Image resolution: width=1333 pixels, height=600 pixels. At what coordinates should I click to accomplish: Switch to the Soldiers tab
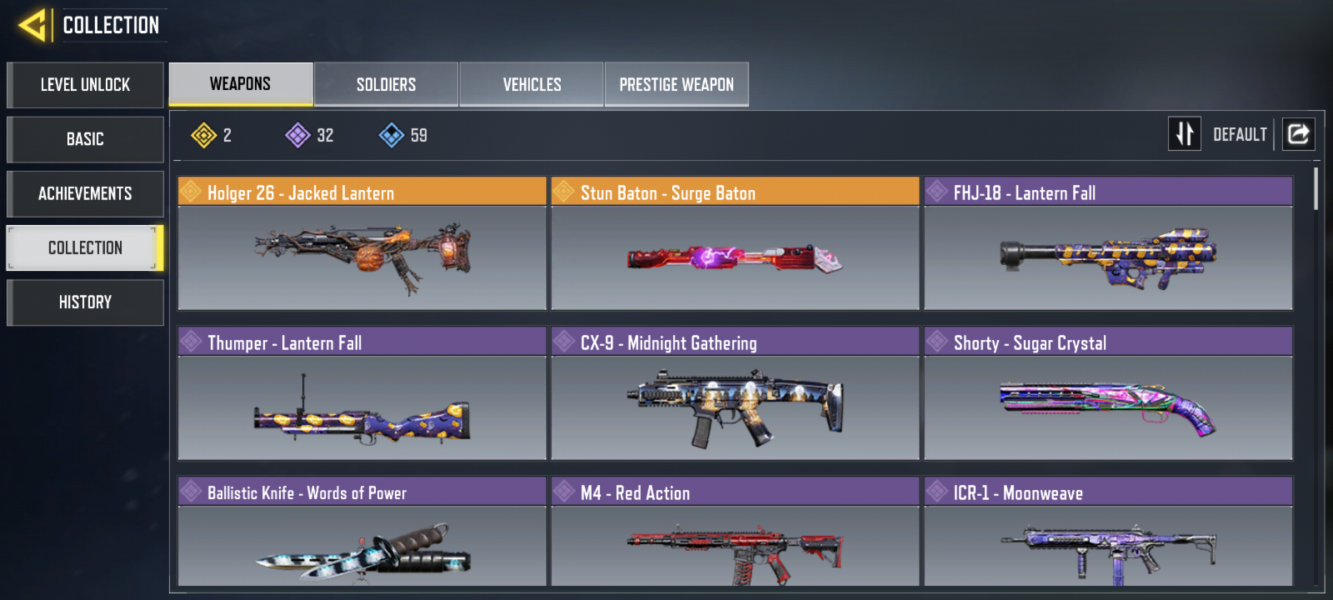click(386, 84)
